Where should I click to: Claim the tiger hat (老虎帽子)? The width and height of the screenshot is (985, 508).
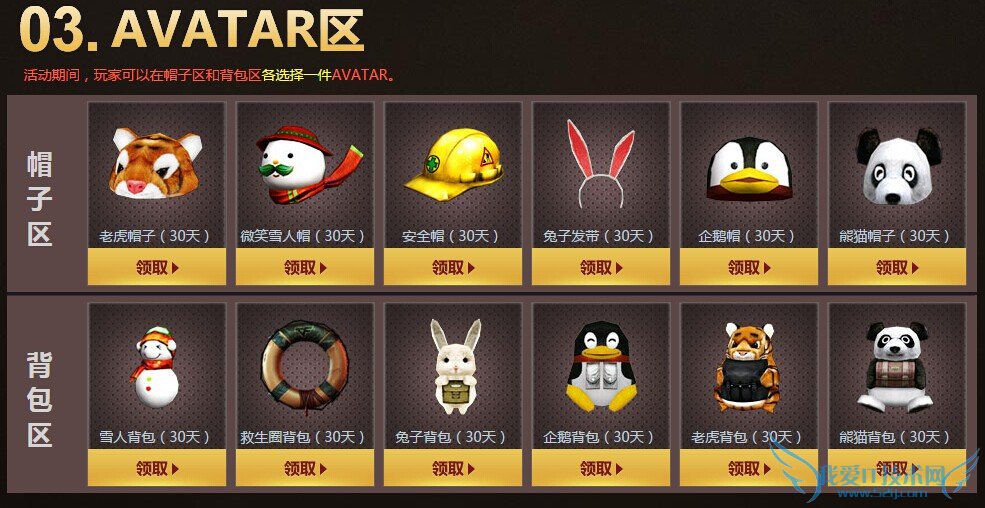(x=157, y=267)
